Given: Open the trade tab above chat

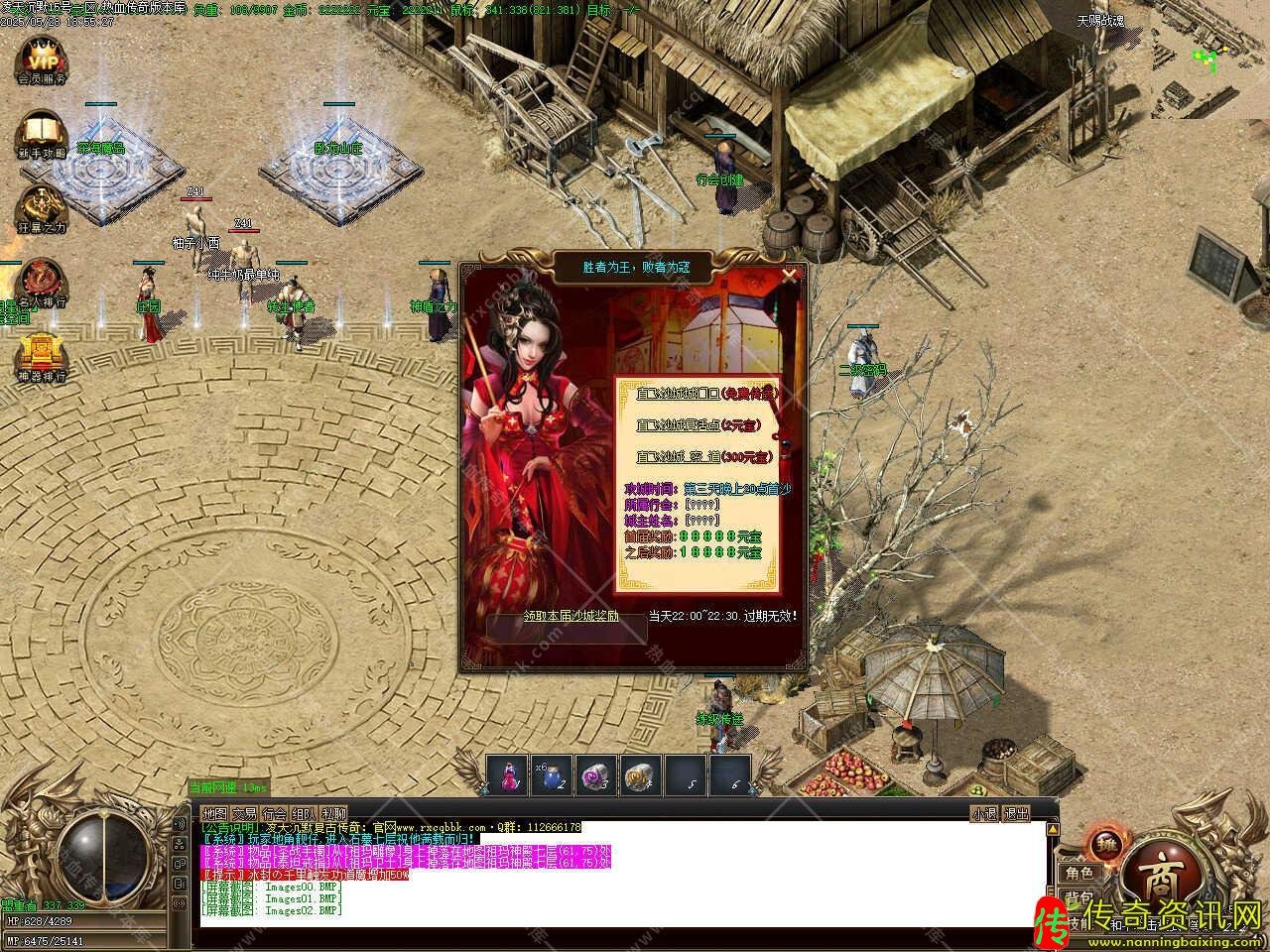Looking at the screenshot, I should (x=245, y=813).
